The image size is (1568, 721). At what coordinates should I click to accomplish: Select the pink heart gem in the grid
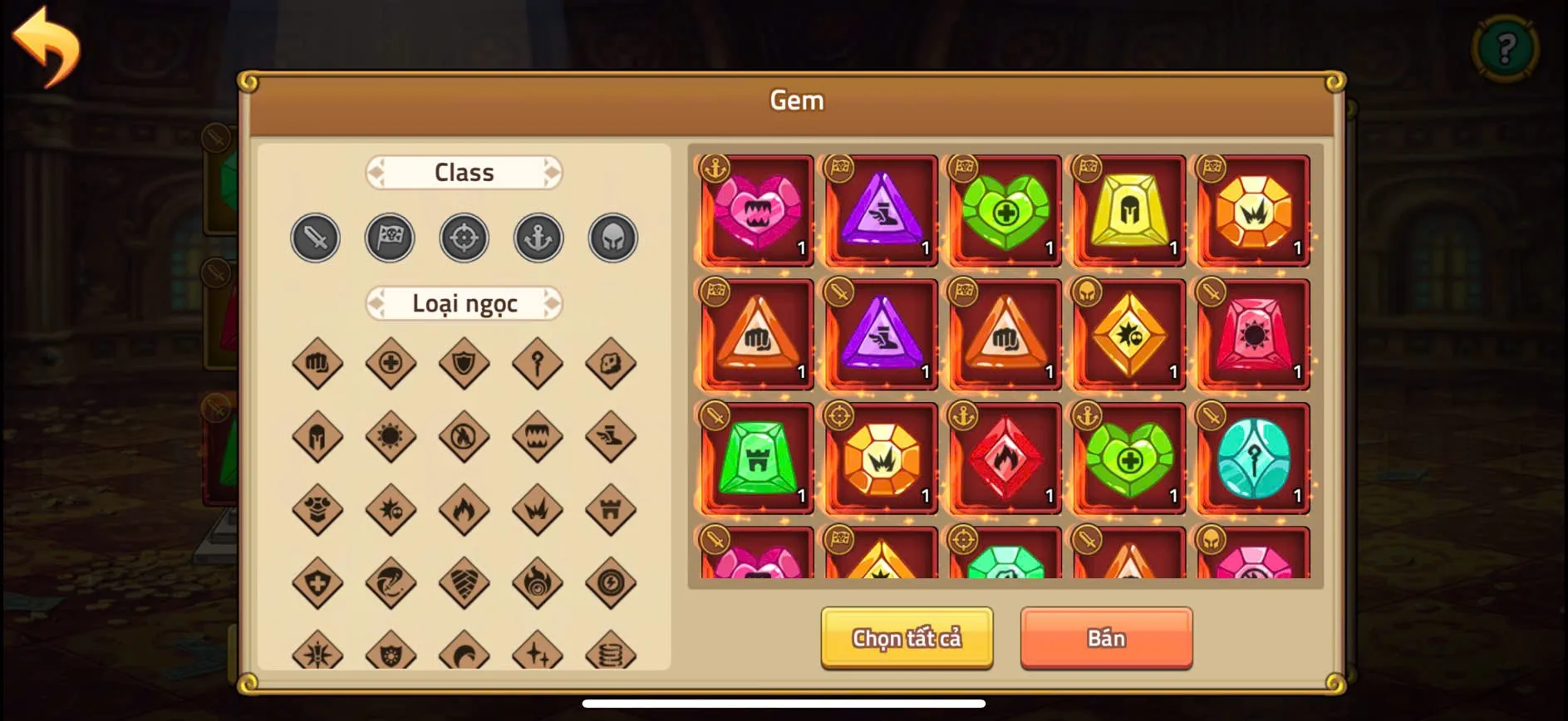[755, 210]
